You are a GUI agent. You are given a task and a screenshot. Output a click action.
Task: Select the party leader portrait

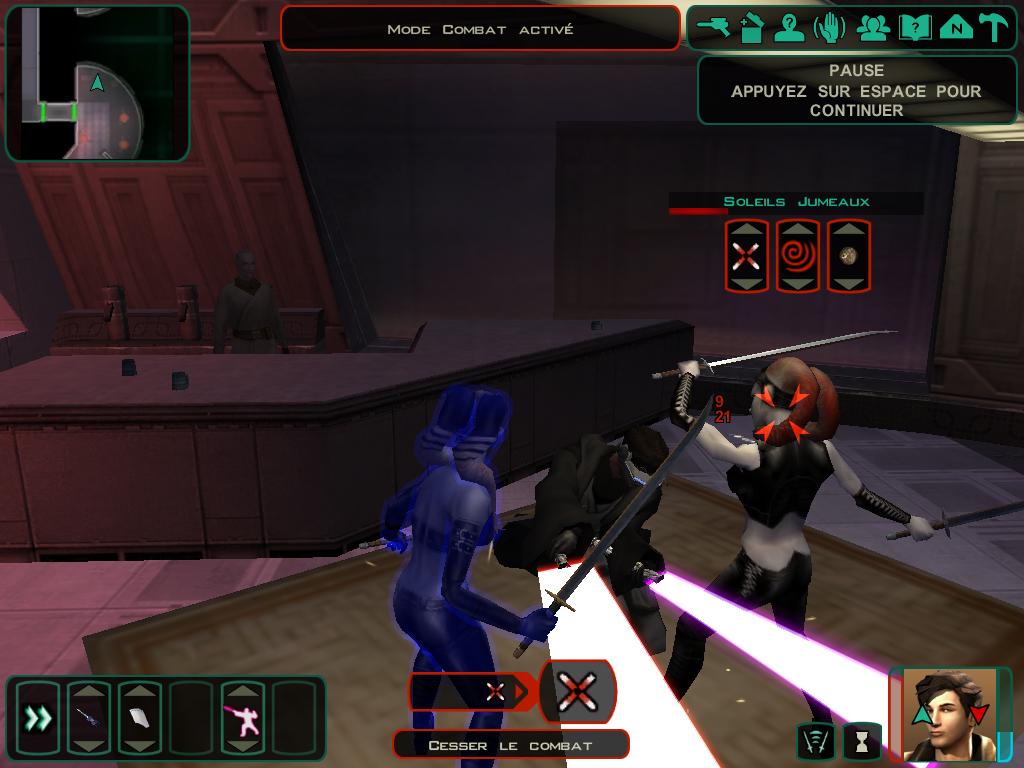click(x=948, y=714)
